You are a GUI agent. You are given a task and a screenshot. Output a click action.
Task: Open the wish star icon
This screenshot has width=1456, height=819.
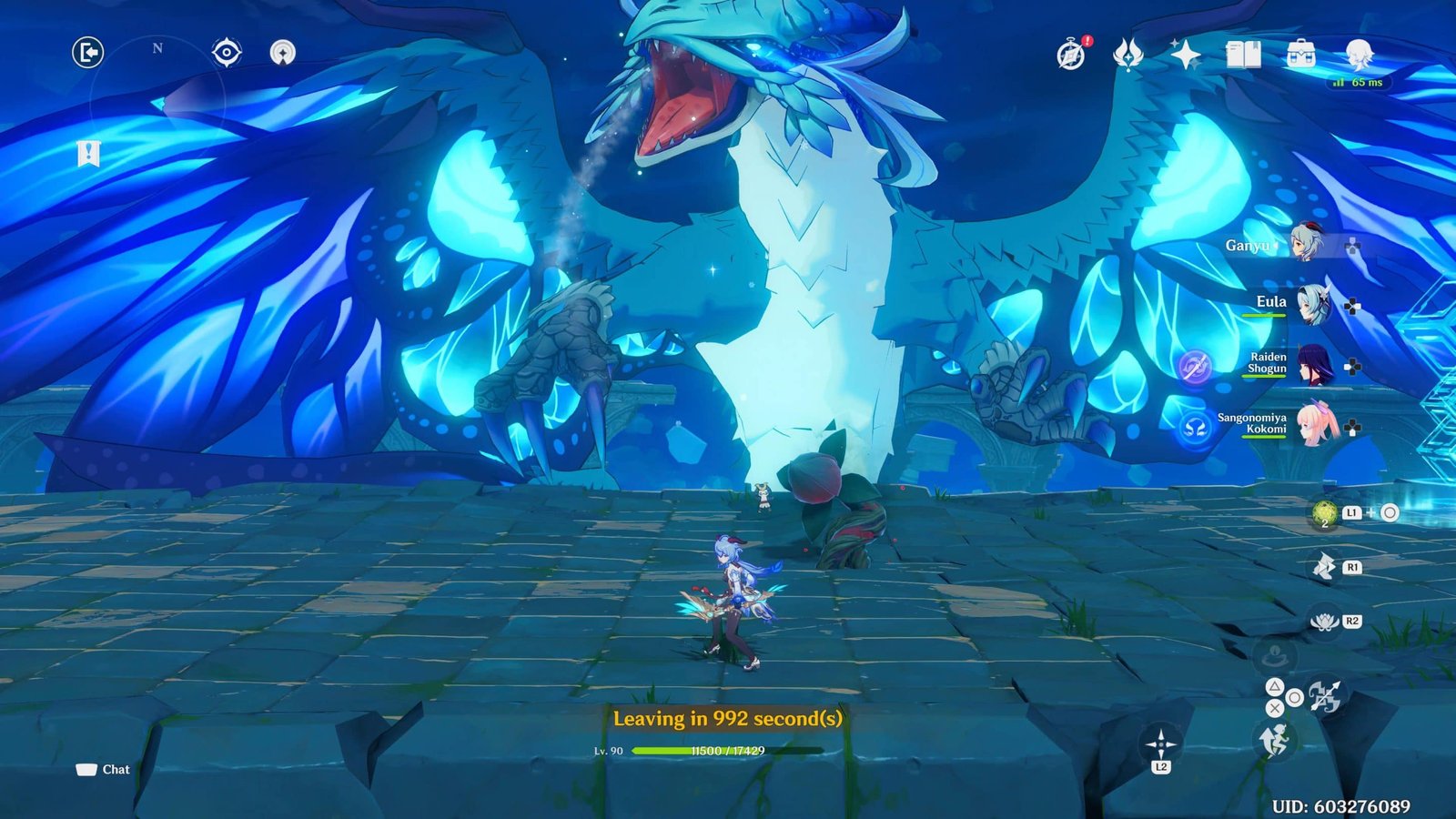coord(1186,55)
